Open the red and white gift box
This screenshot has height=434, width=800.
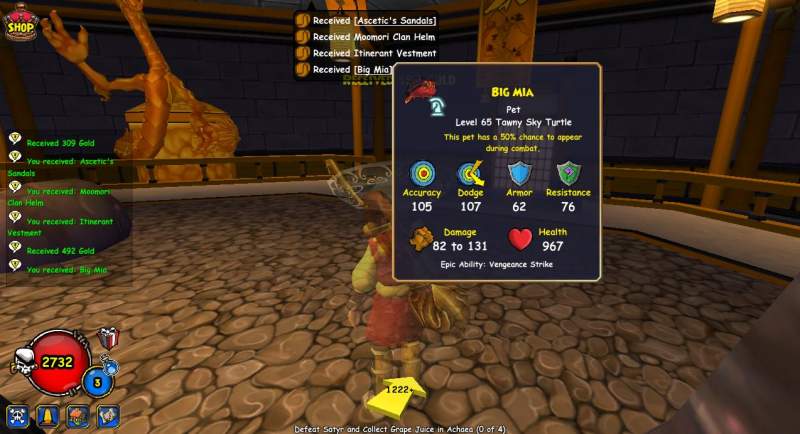click(x=109, y=339)
